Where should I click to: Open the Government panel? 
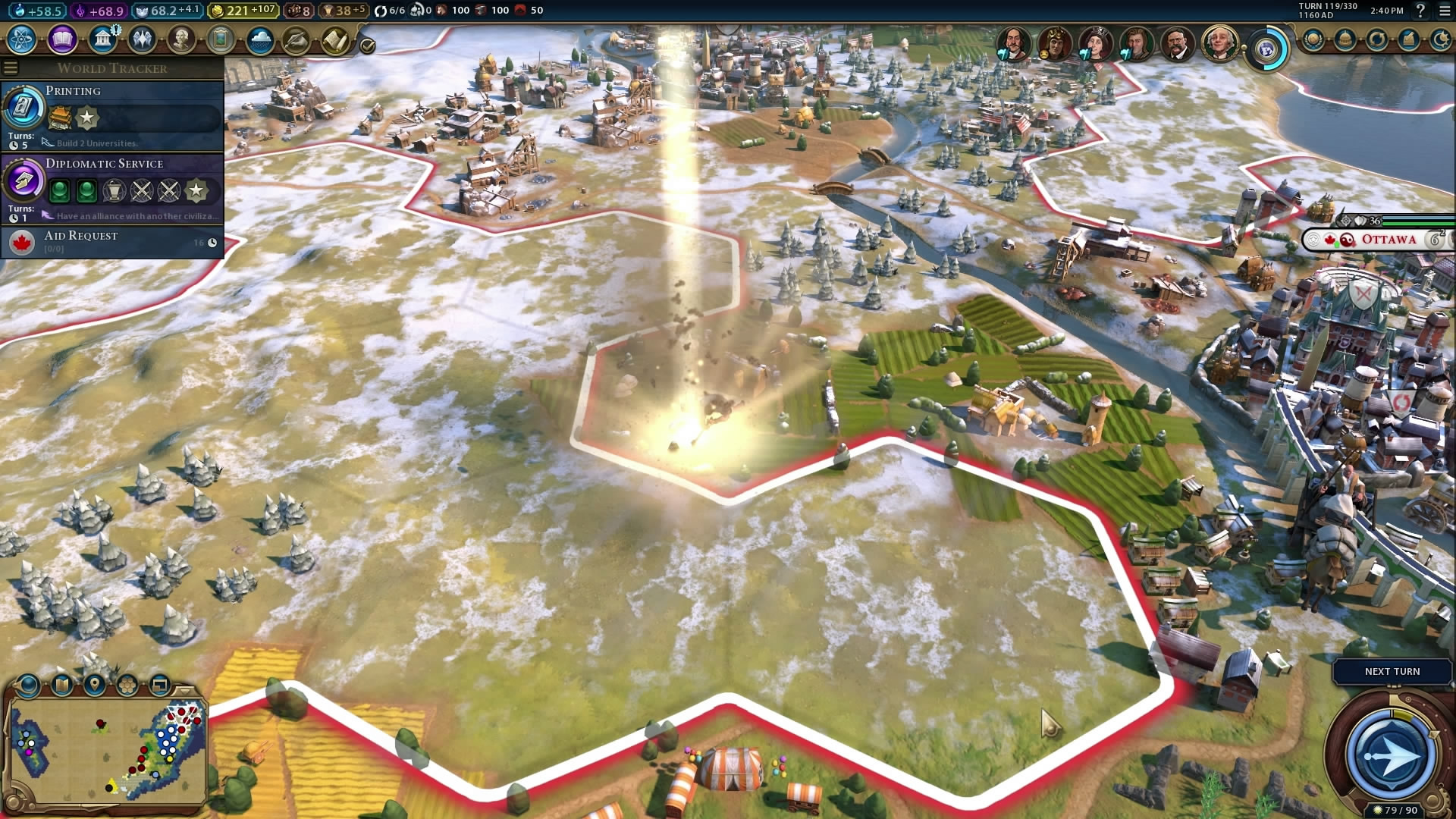click(x=102, y=39)
